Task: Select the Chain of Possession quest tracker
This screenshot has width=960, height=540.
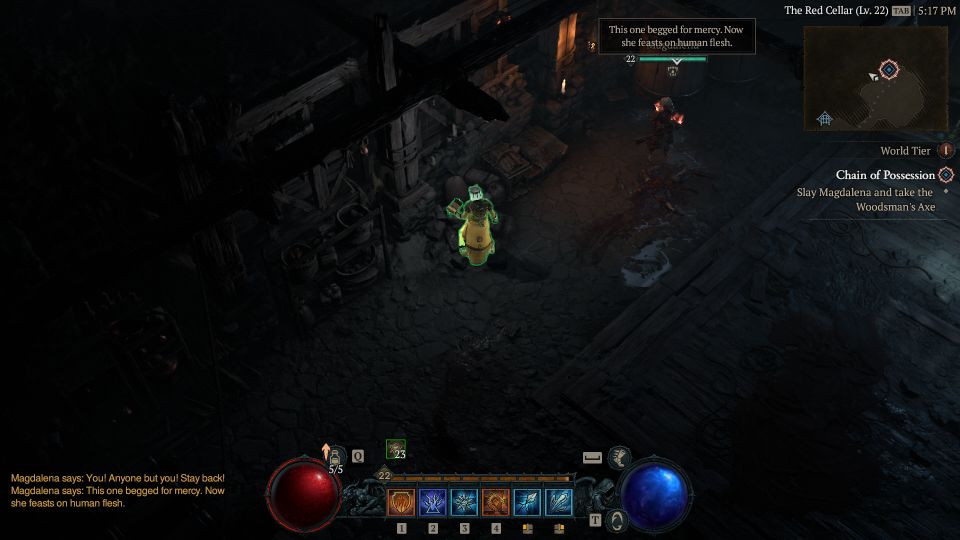Action: click(885, 175)
